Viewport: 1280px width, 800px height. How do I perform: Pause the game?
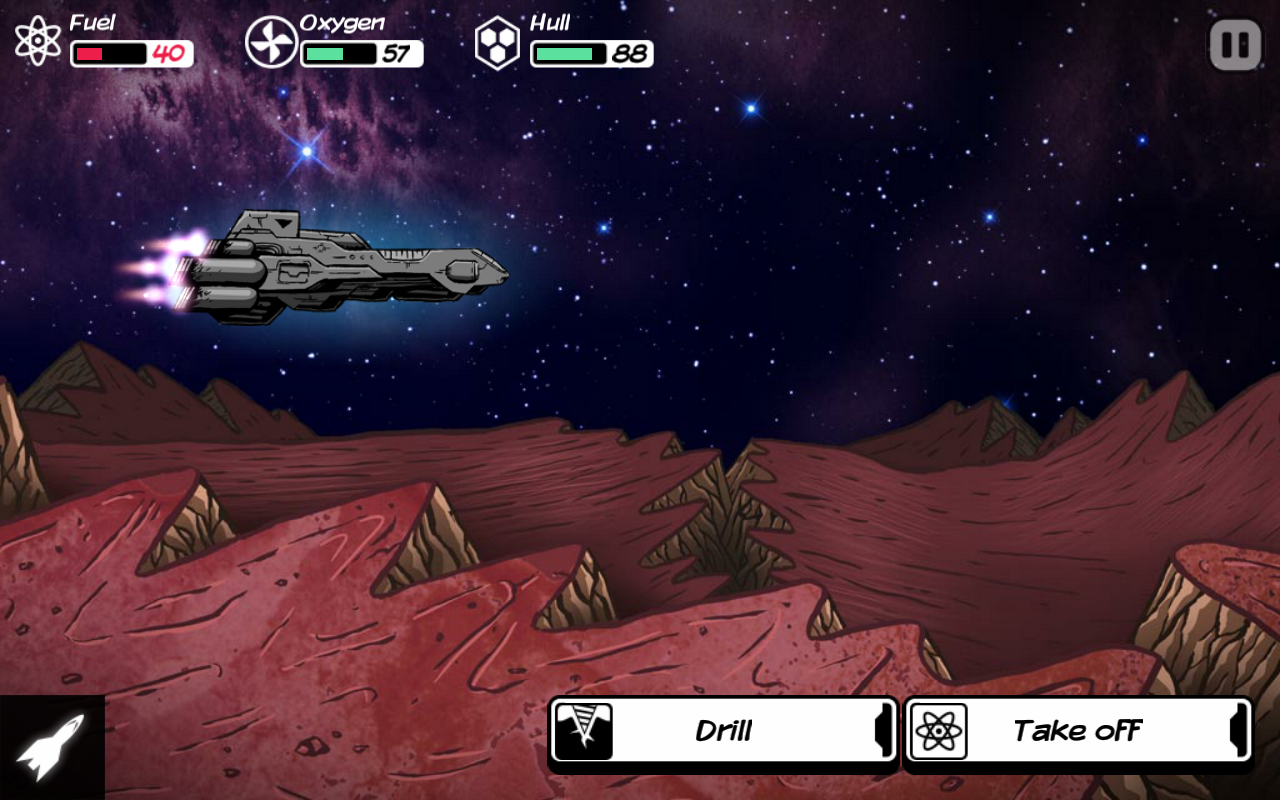[x=1235, y=46]
